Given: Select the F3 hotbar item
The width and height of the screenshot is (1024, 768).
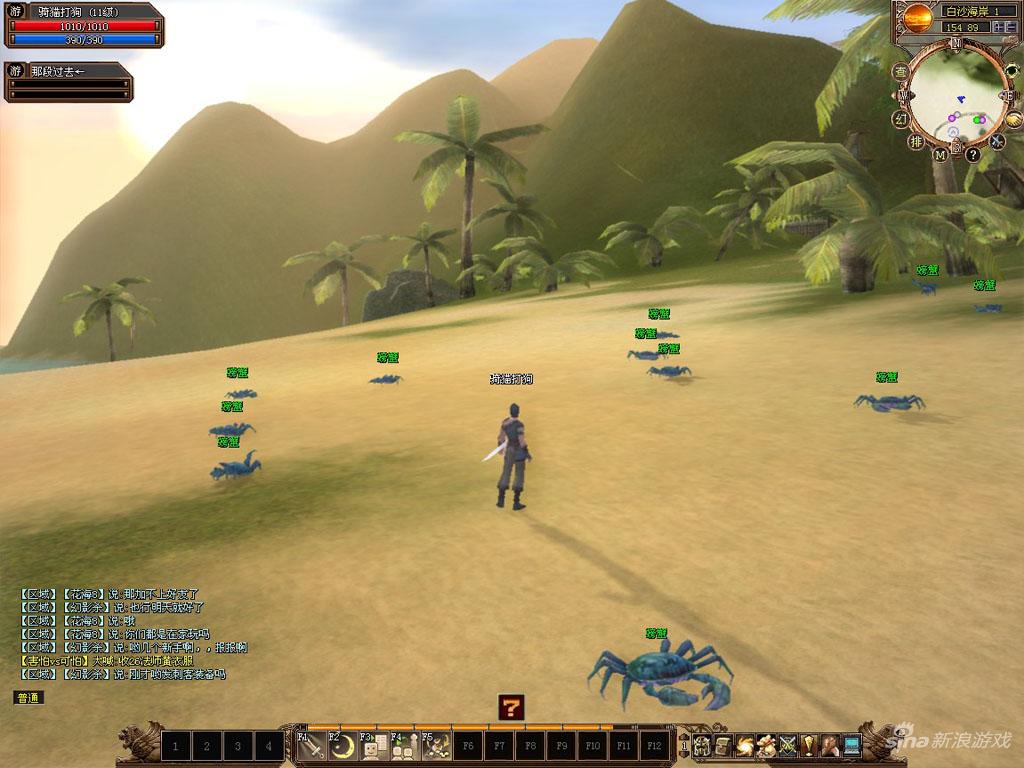Looking at the screenshot, I should (x=373, y=746).
